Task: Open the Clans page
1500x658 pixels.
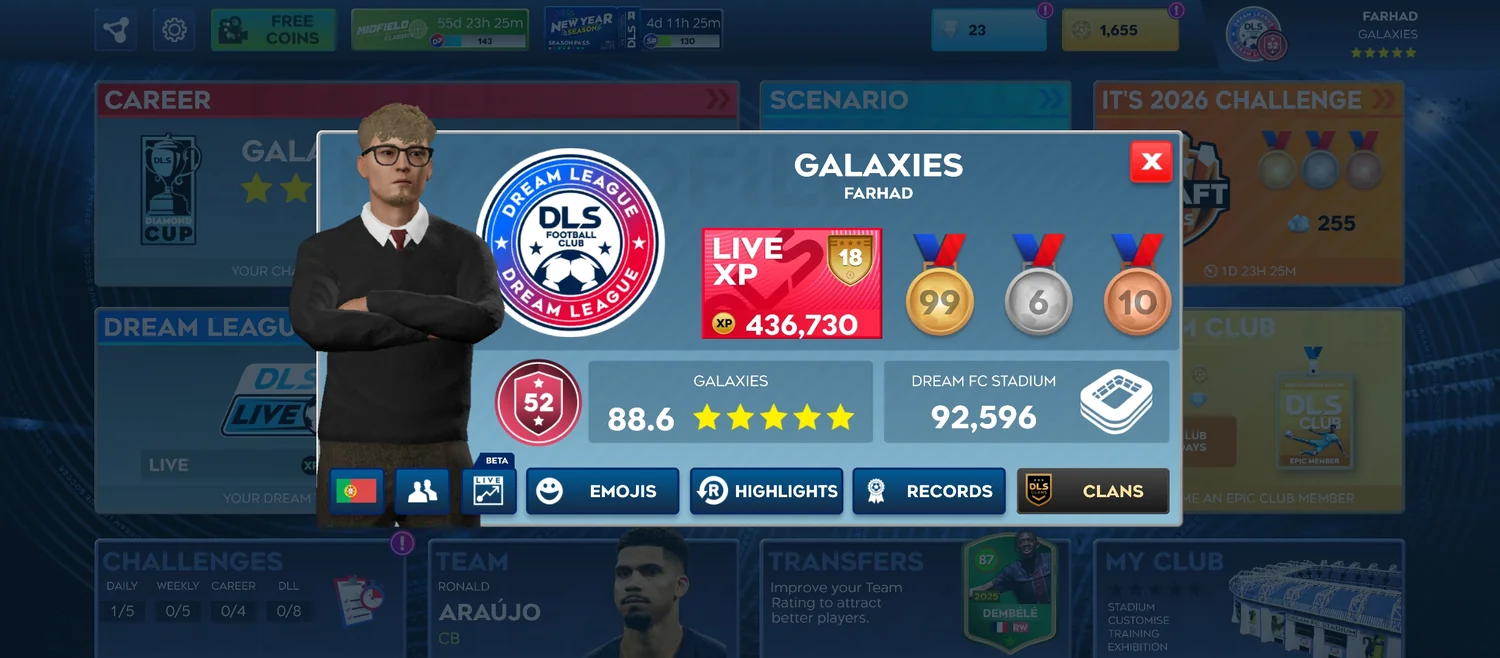Action: coord(1093,491)
